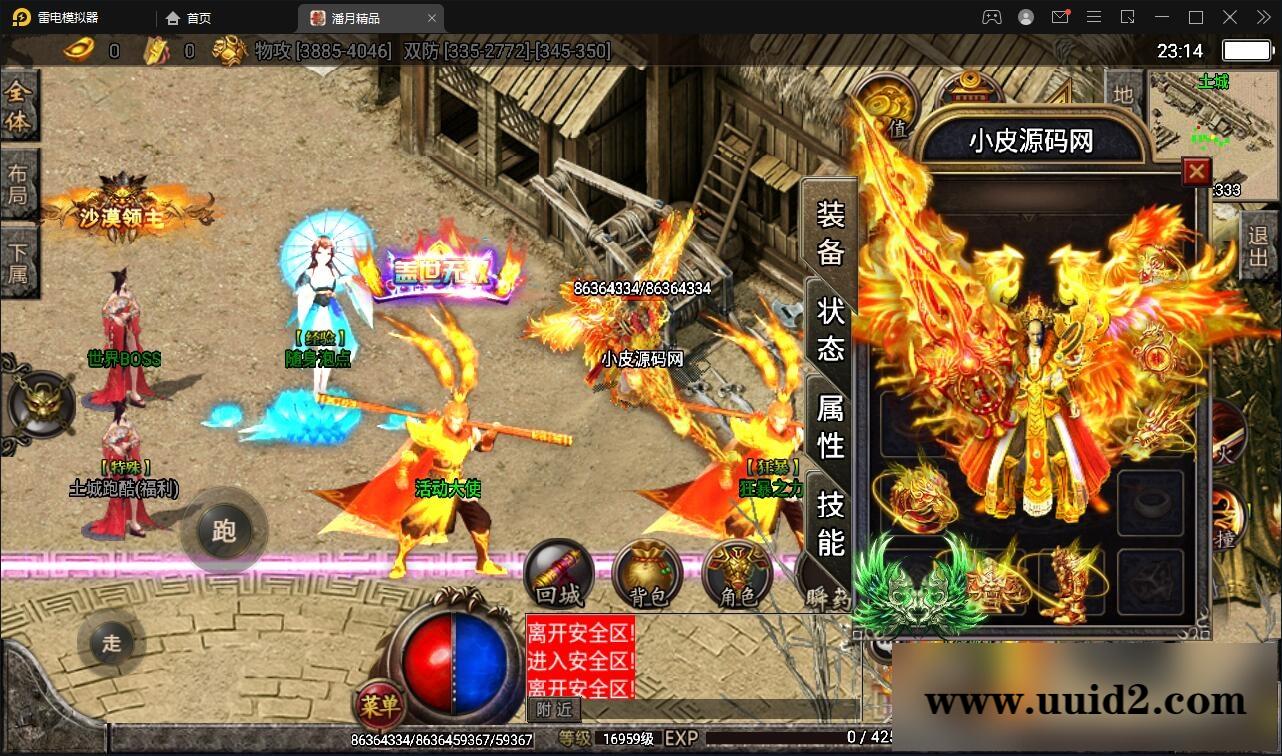Open the LDPlayer hamburger menu in the title bar
Viewport: 1282px width, 756px height.
click(1094, 17)
